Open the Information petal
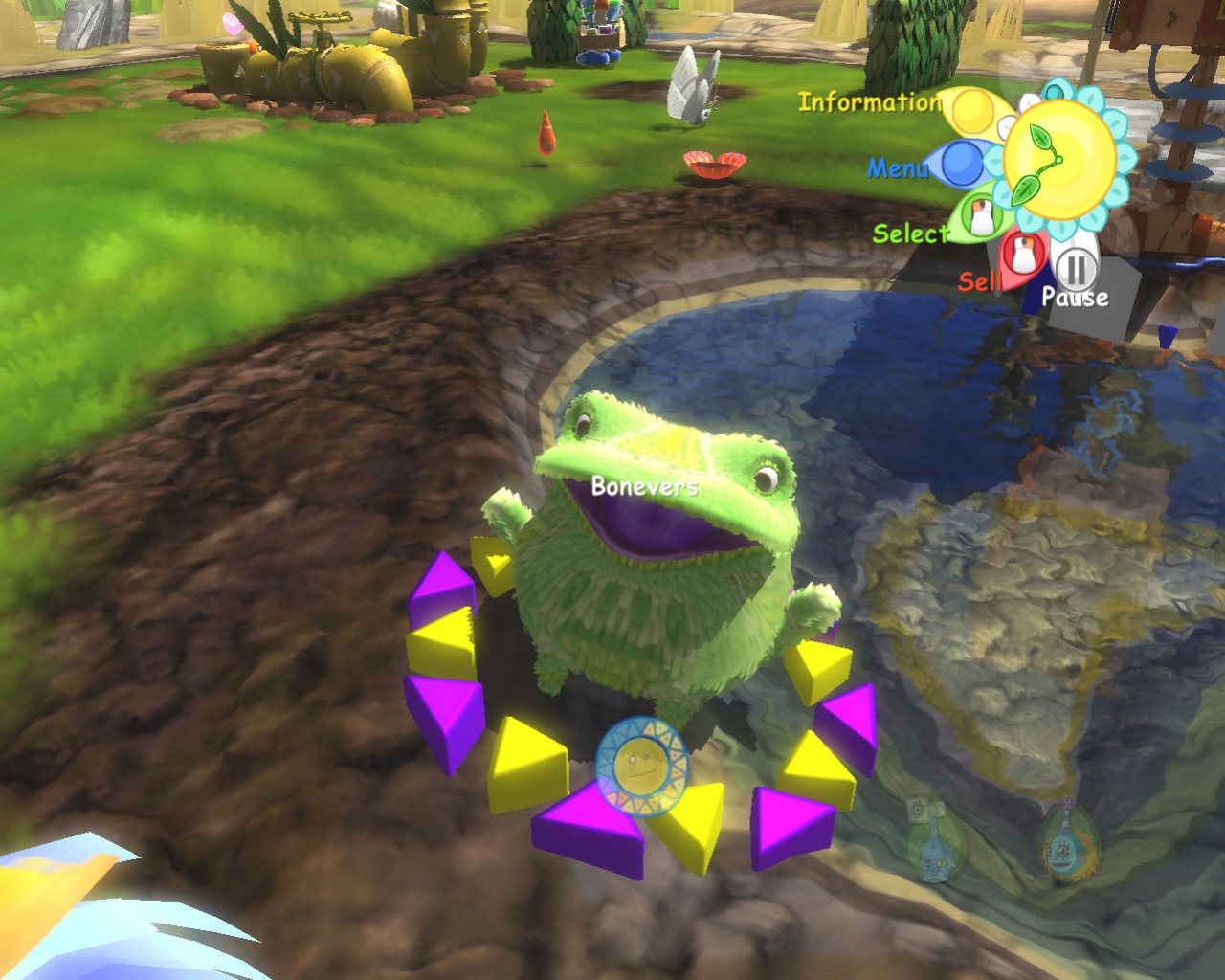This screenshot has width=1225, height=980. point(971,111)
